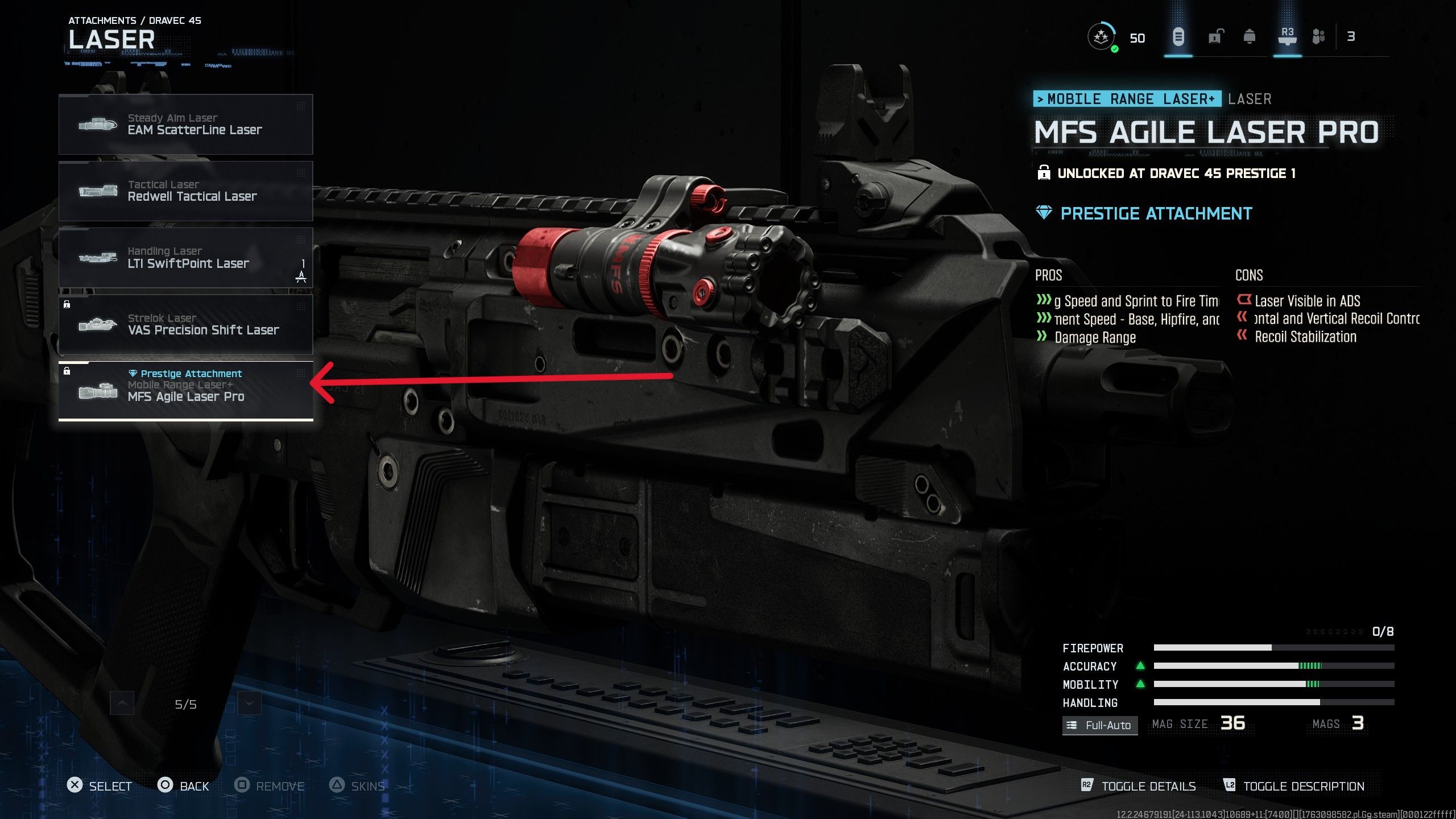Pick the LTI SwiftPoint Laser attachment

click(186, 258)
